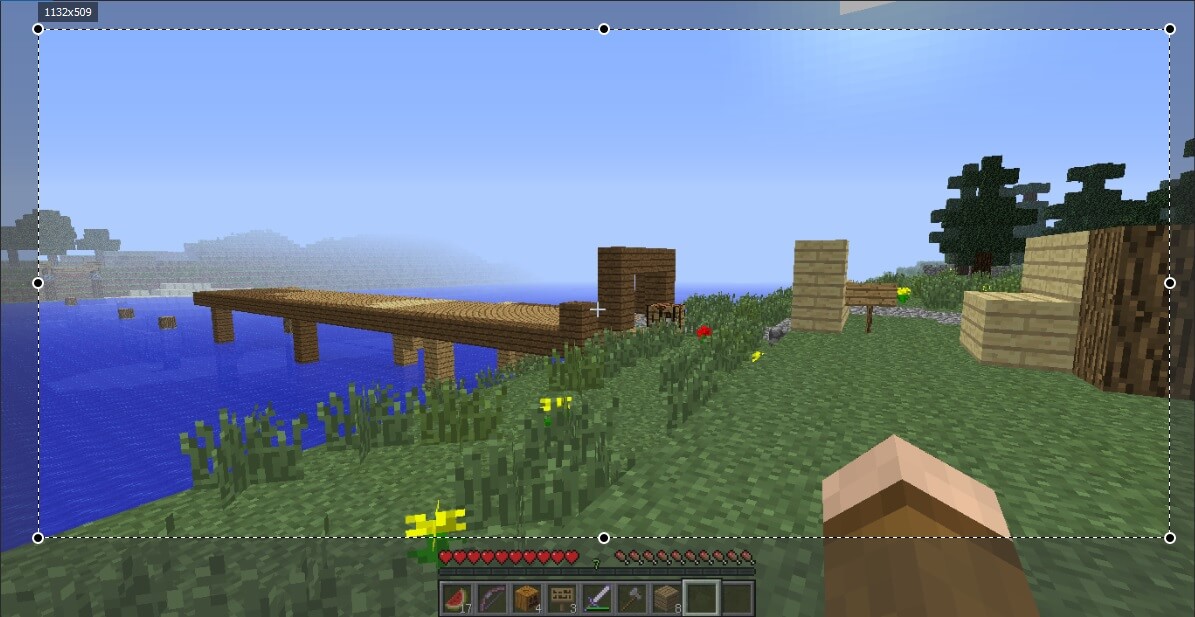Select the wooden sign hotbar slot

[x=562, y=599]
